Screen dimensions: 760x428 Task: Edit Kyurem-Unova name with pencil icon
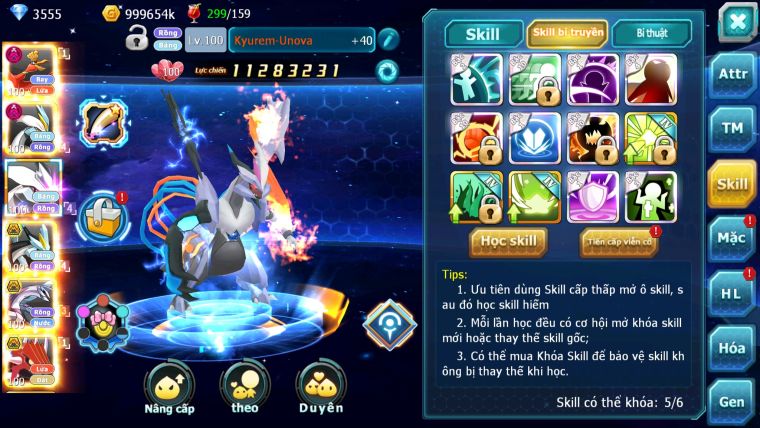387,40
